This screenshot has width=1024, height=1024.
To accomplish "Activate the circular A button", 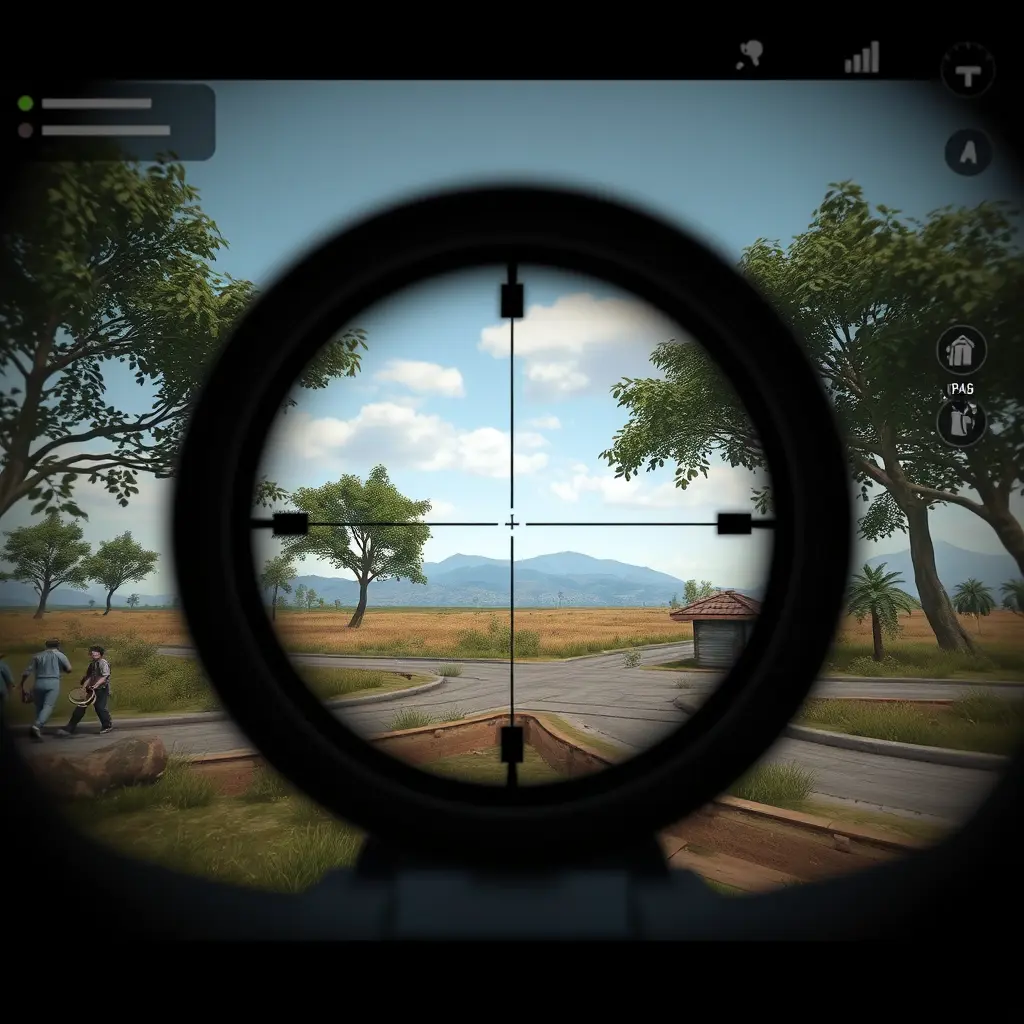I will (968, 153).
